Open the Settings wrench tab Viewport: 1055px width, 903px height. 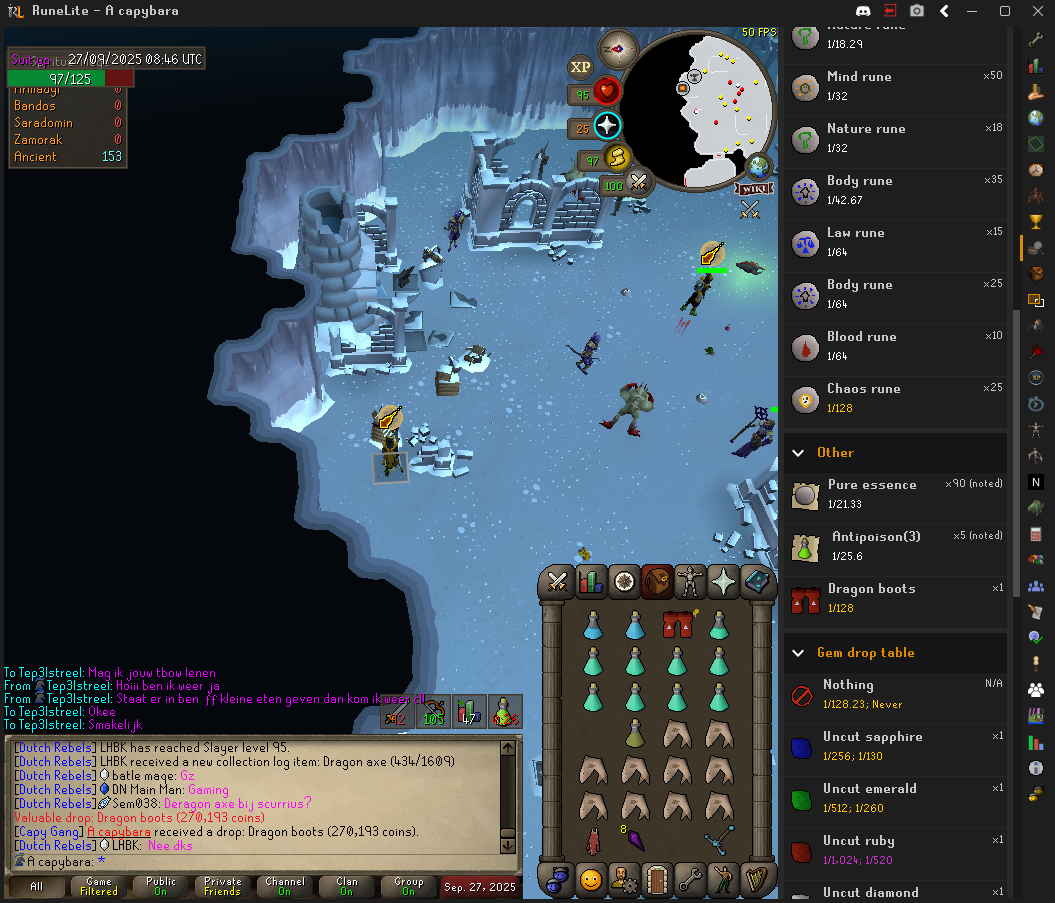(x=690, y=880)
